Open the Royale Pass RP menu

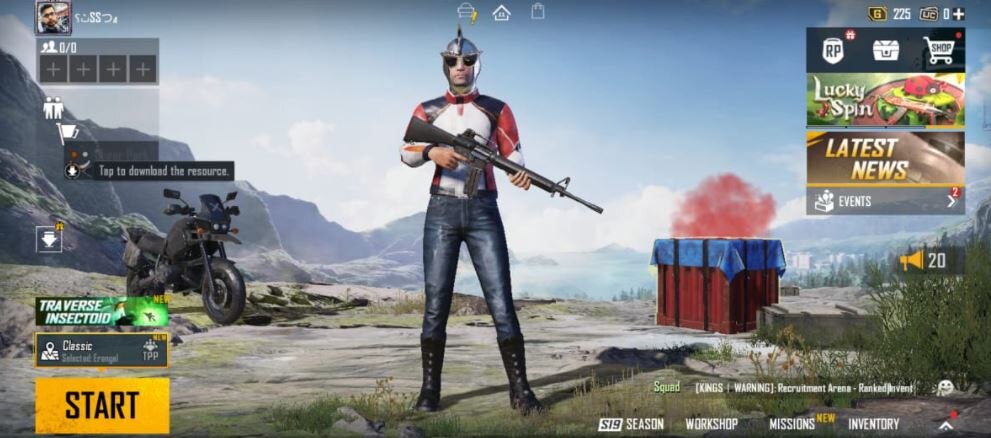pos(832,50)
